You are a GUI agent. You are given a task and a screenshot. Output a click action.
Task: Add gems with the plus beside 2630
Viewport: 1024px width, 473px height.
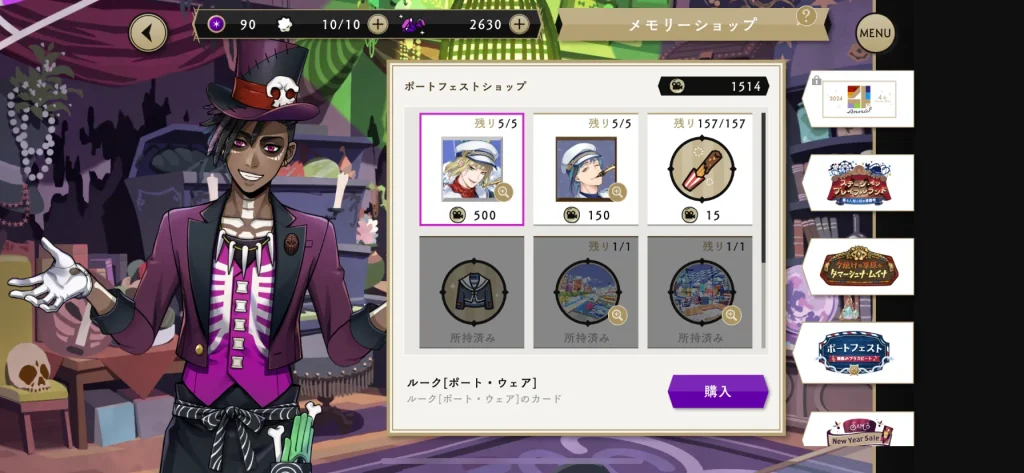pyautogui.click(x=519, y=24)
